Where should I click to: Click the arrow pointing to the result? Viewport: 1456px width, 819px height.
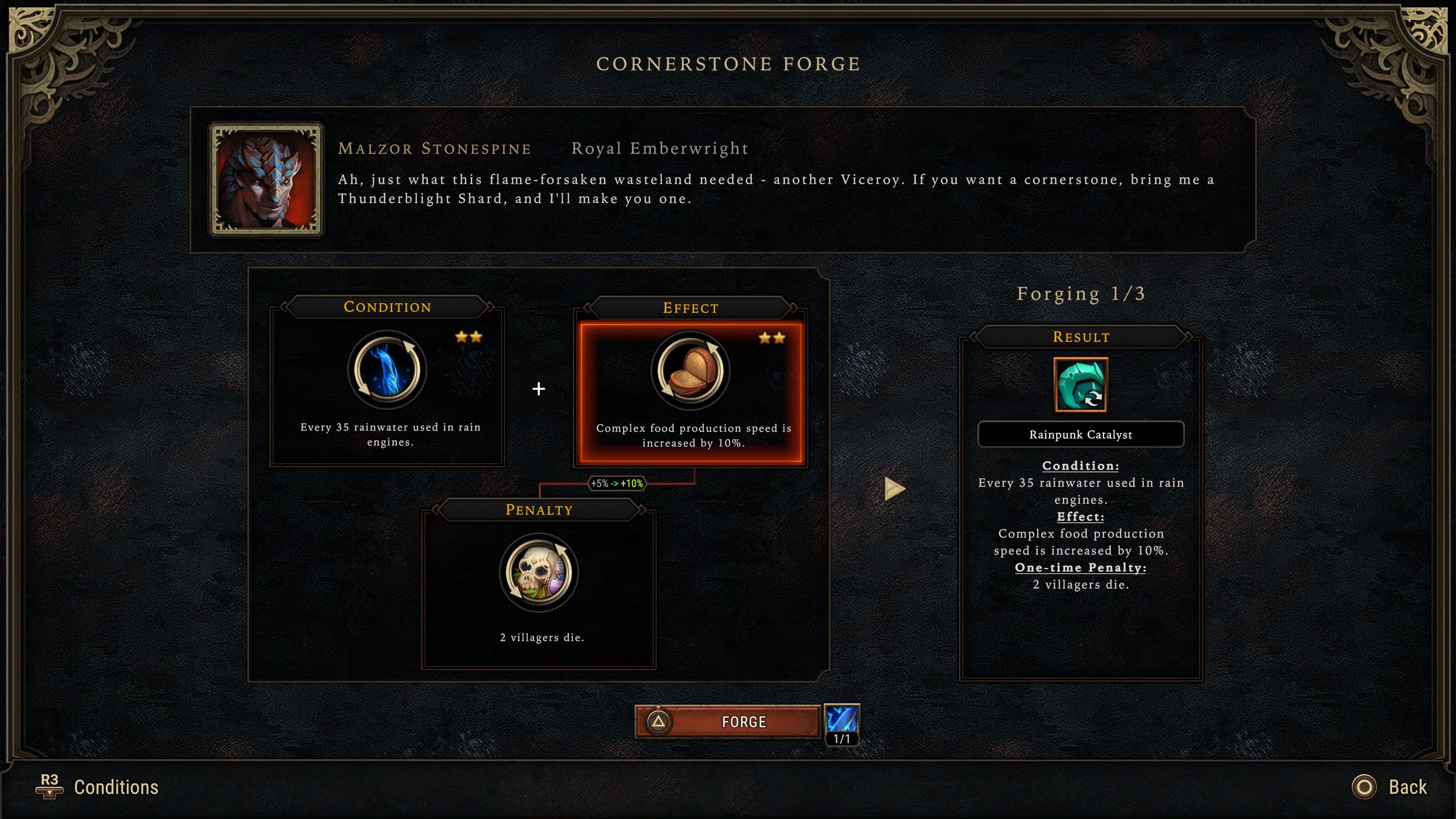894,488
